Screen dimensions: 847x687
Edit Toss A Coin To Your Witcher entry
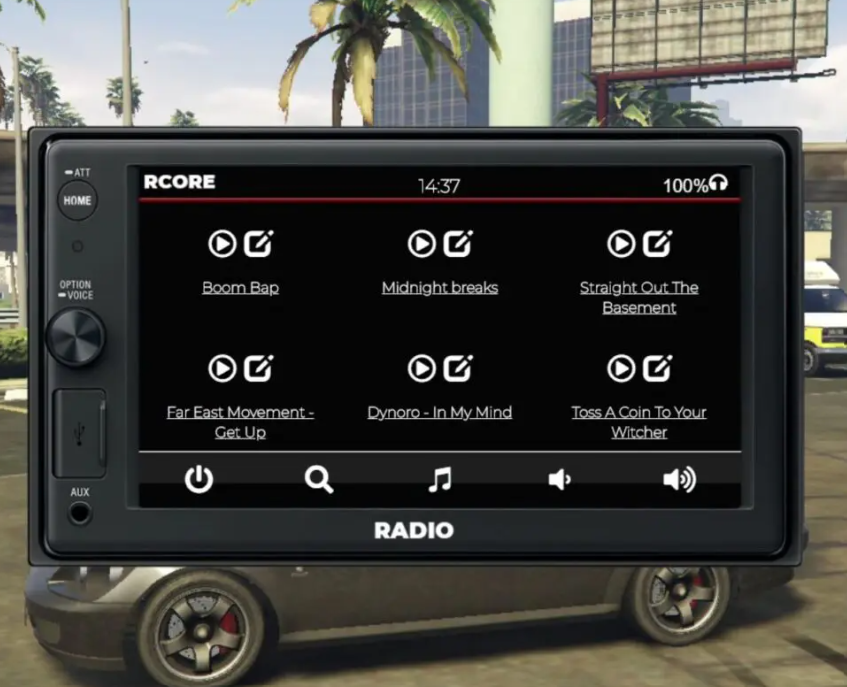click(657, 369)
